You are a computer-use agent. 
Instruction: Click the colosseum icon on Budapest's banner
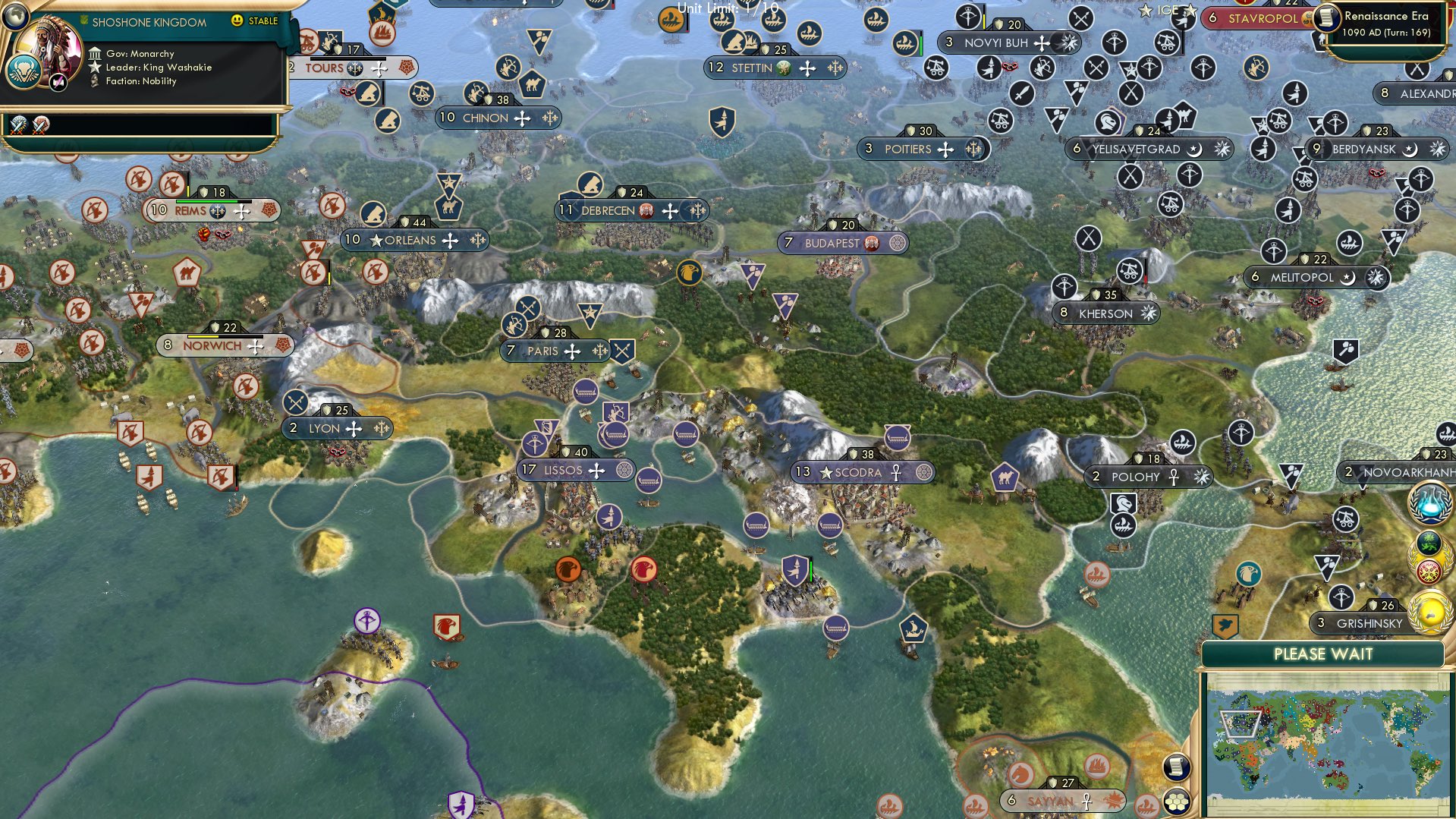click(873, 244)
